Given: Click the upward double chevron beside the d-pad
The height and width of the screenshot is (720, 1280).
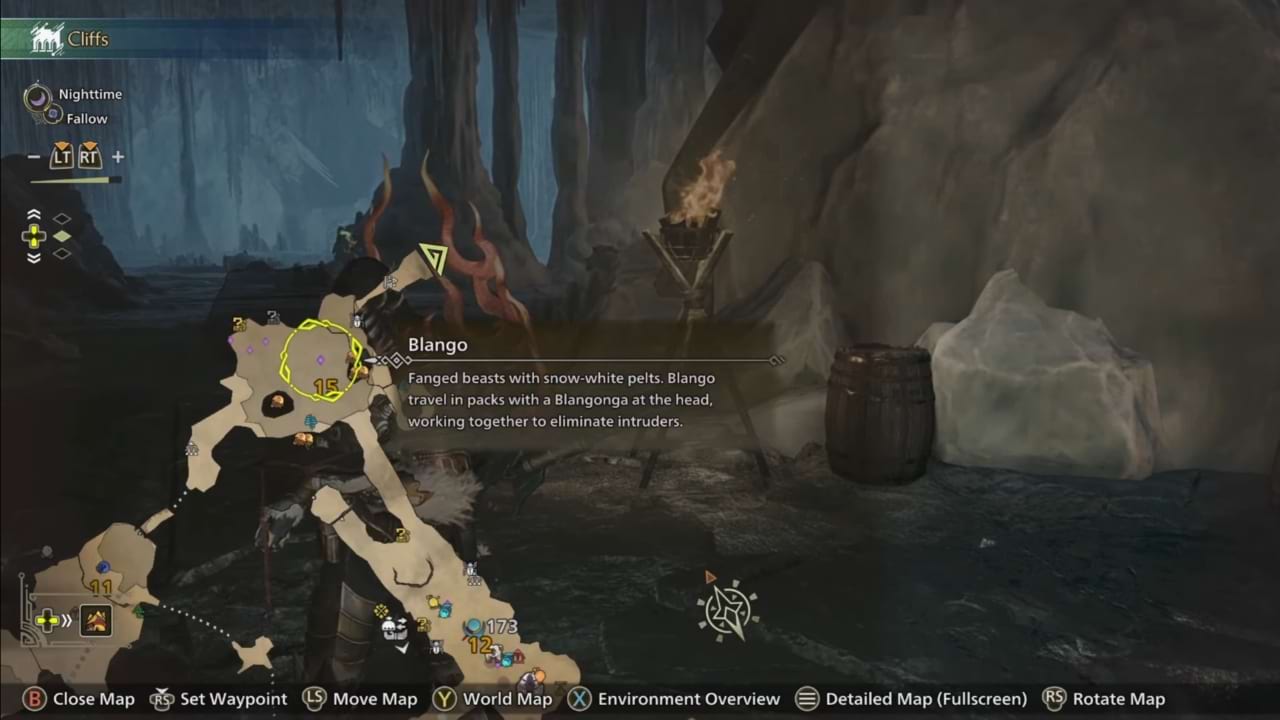Looking at the screenshot, I should (x=34, y=215).
